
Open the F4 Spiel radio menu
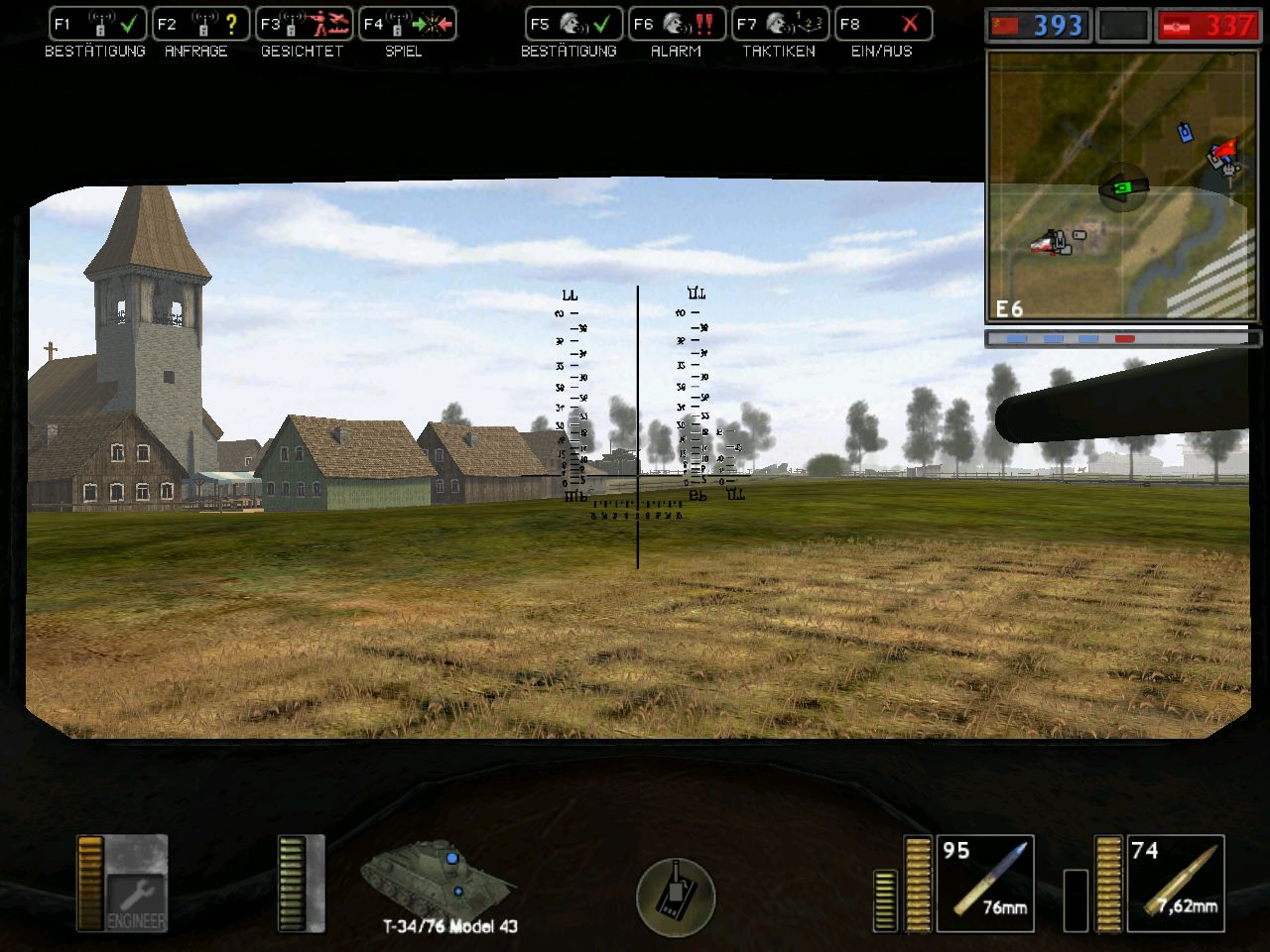pos(407,25)
